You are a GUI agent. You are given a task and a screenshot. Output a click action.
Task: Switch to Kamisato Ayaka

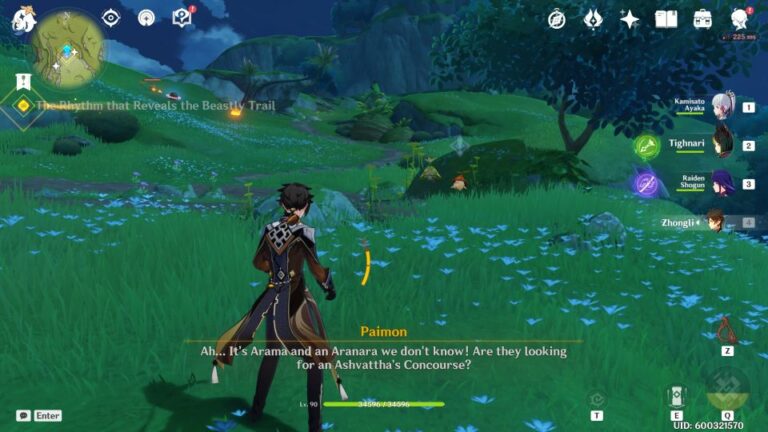(x=720, y=106)
